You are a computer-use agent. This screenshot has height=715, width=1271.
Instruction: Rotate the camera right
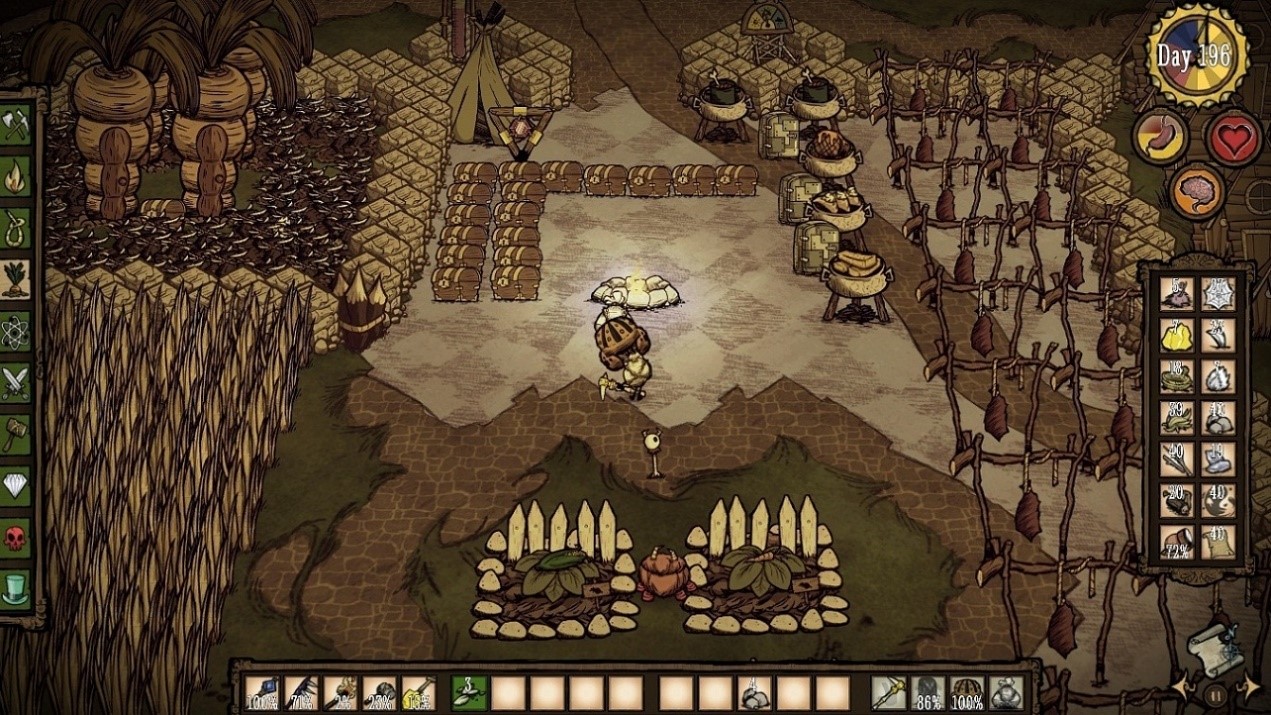[x=1249, y=687]
